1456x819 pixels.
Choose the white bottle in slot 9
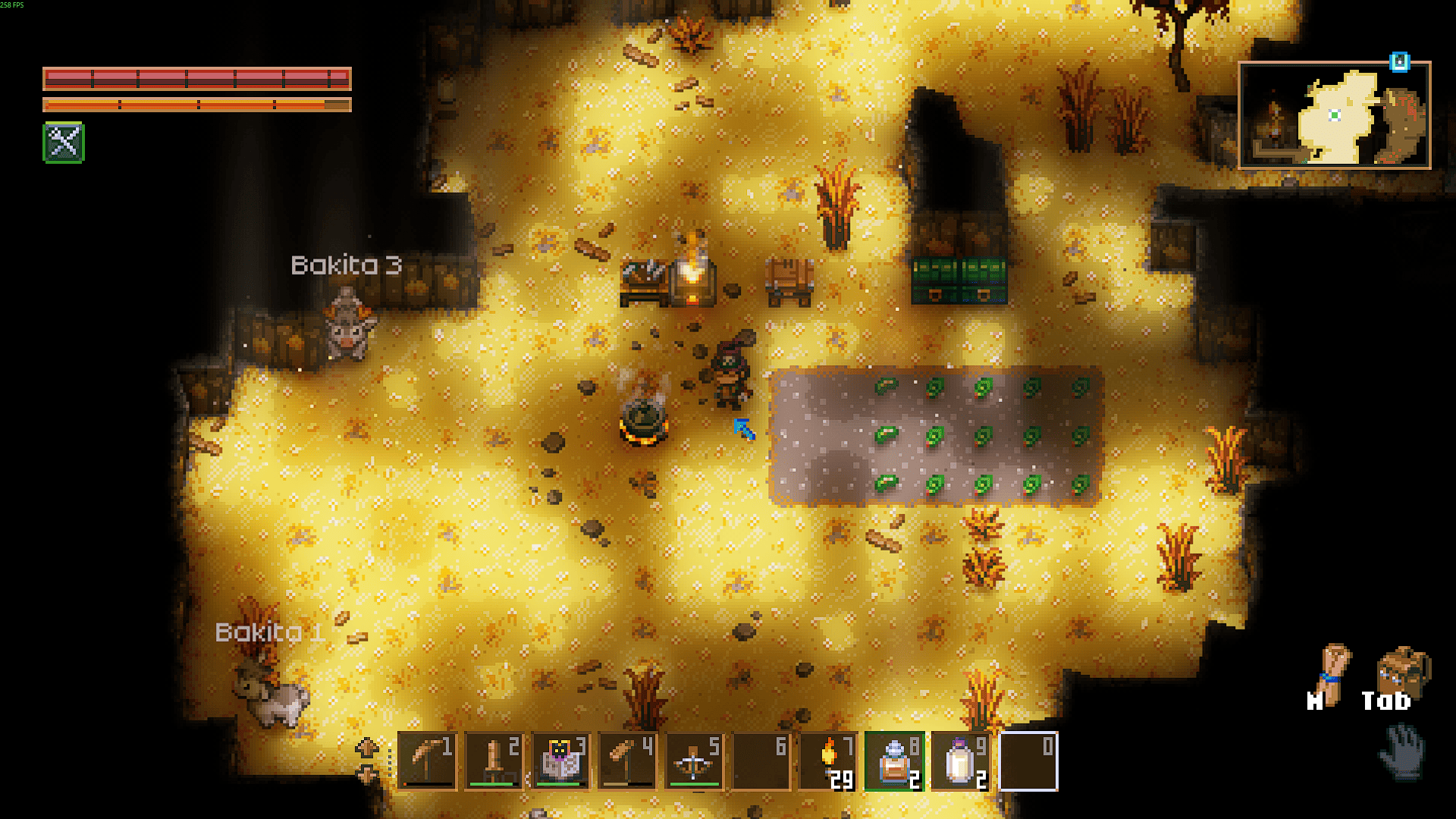961,761
